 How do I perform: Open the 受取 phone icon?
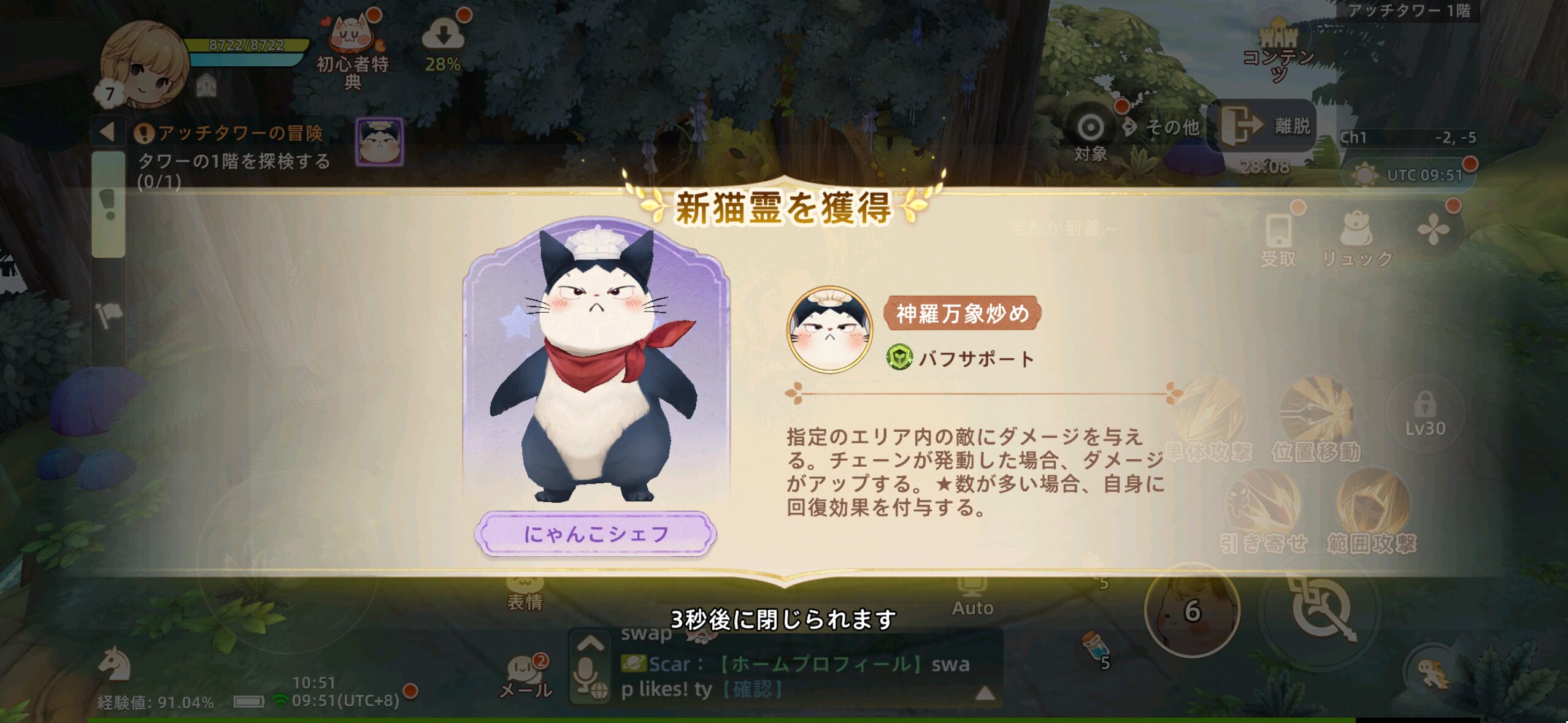(1279, 239)
